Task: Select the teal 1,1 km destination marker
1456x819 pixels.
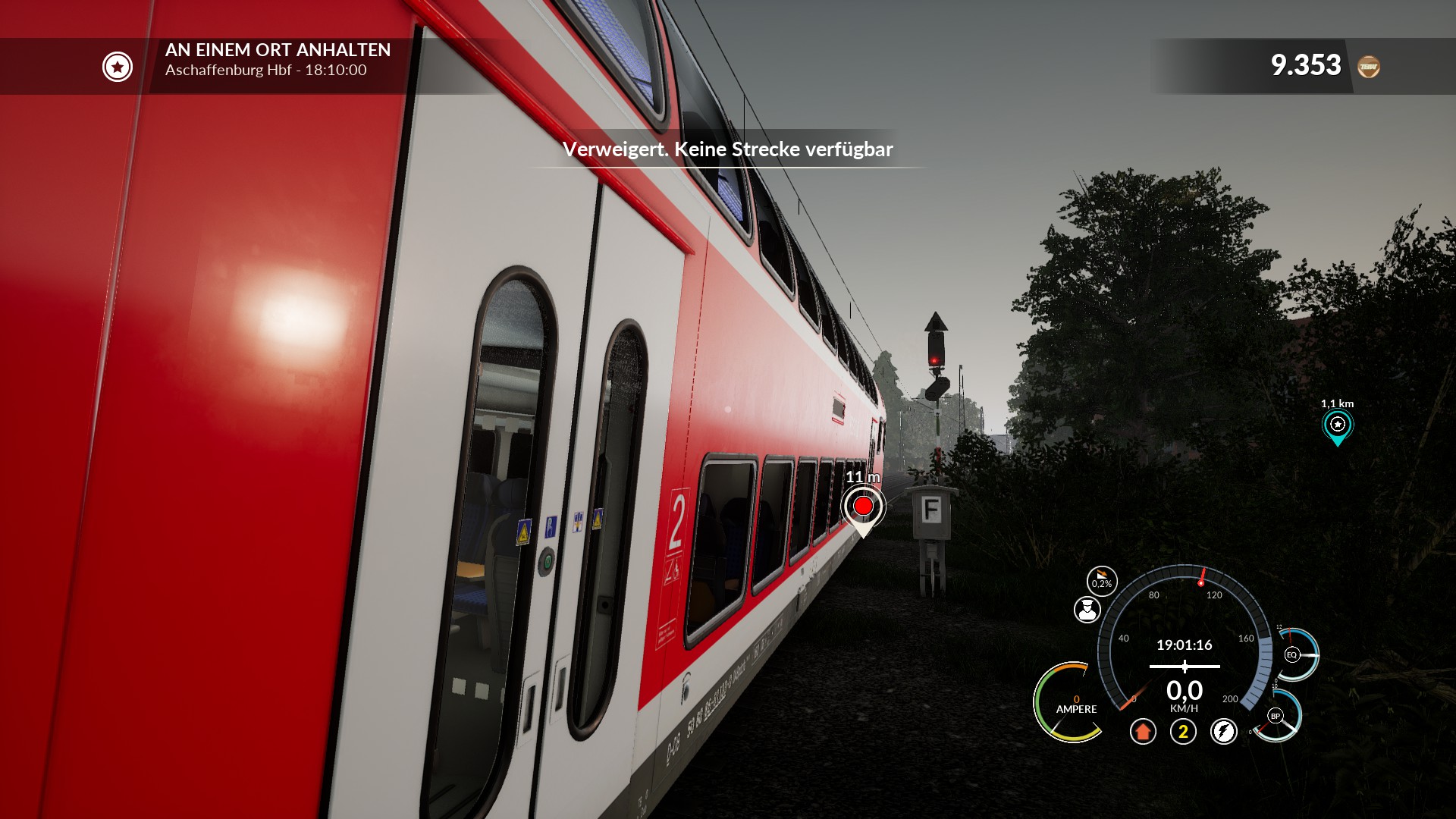Action: tap(1337, 425)
